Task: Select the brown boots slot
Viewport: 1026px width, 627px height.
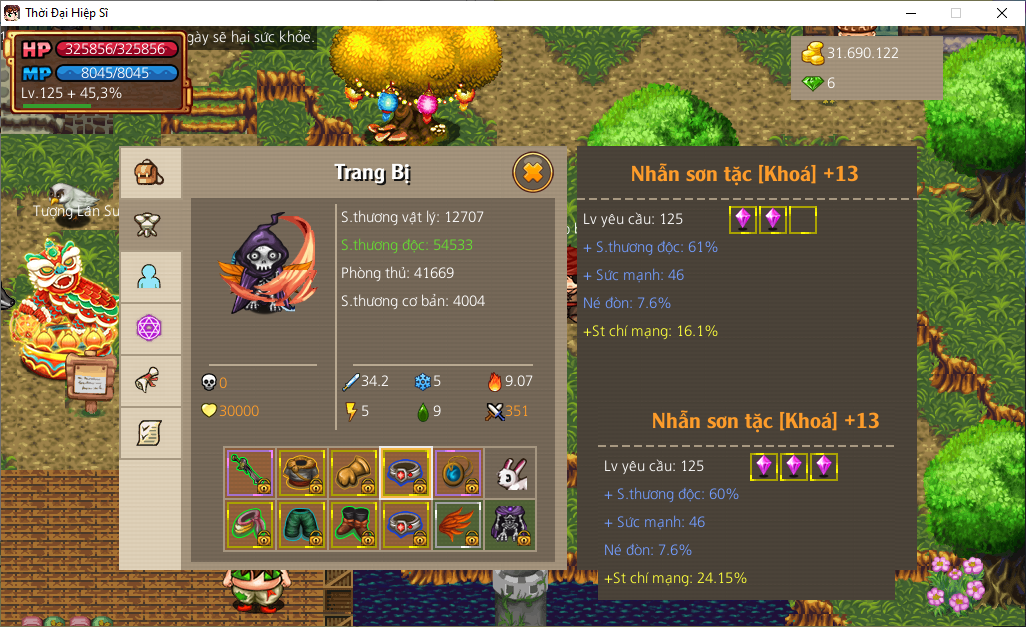Action: tap(354, 525)
